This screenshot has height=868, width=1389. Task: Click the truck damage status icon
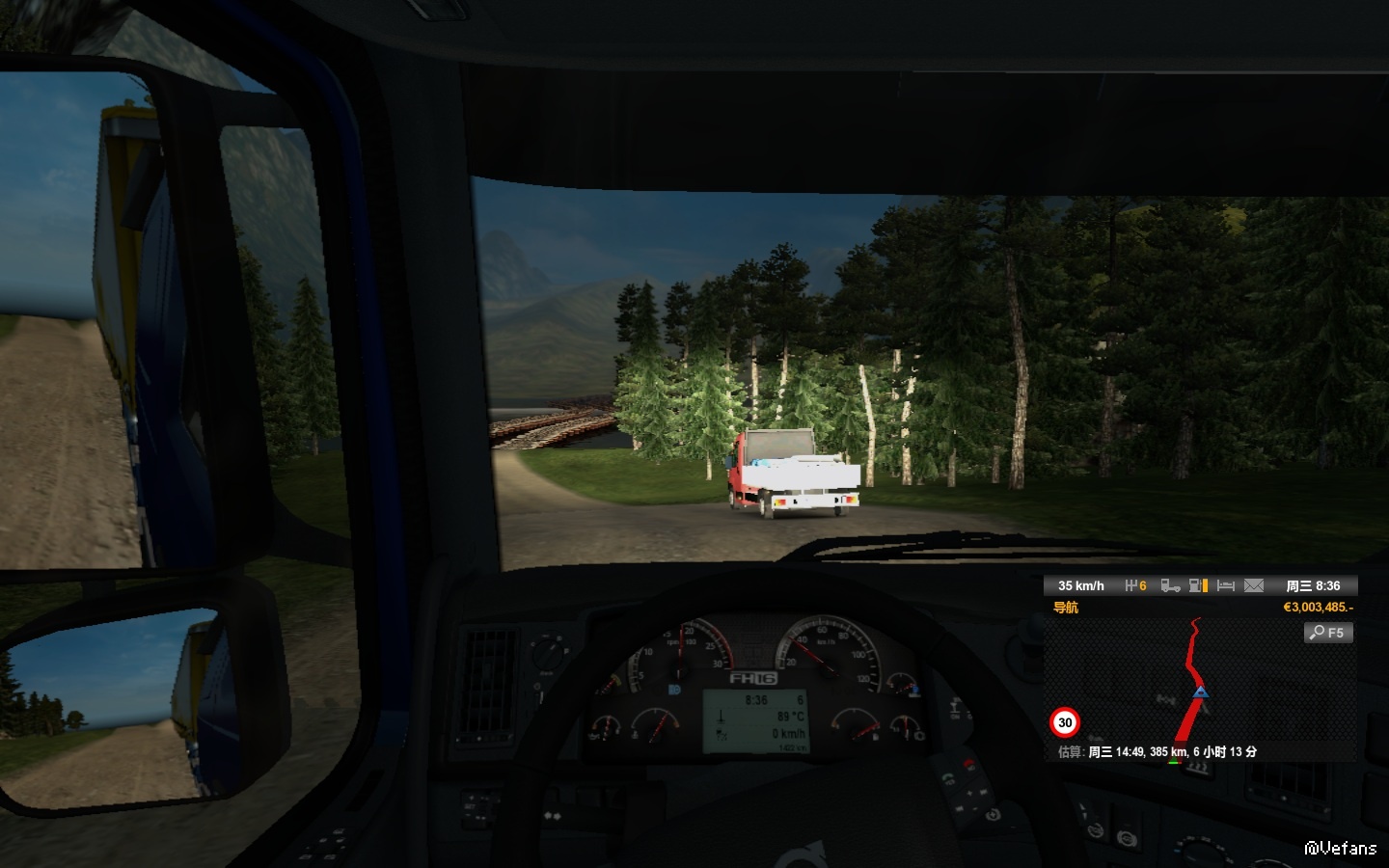[x=1170, y=585]
